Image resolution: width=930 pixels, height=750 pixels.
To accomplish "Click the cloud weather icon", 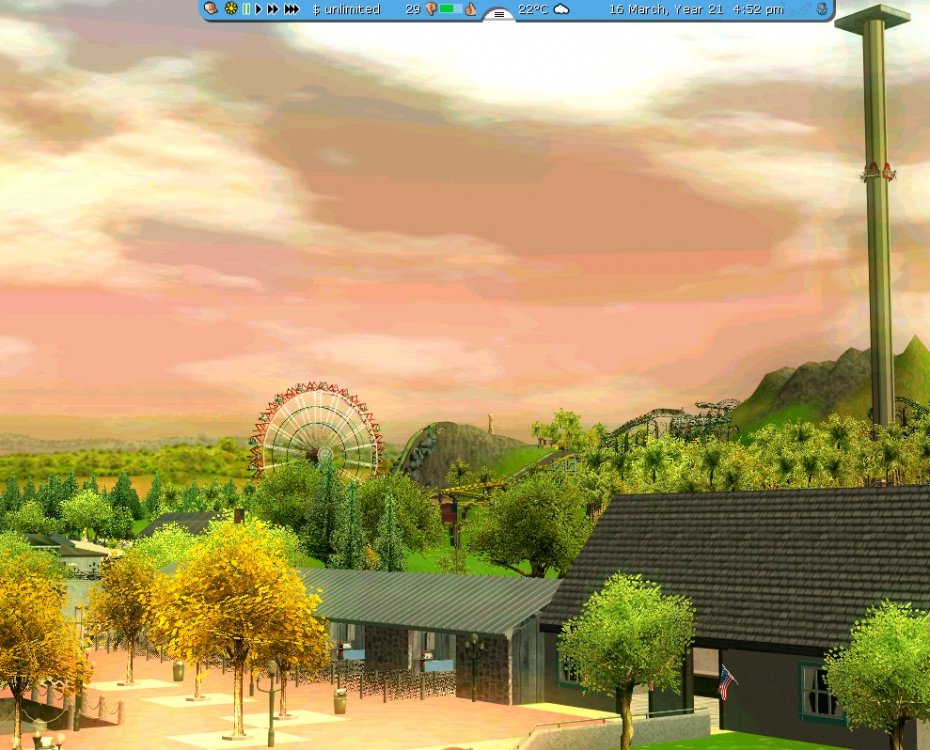I will coord(562,9).
